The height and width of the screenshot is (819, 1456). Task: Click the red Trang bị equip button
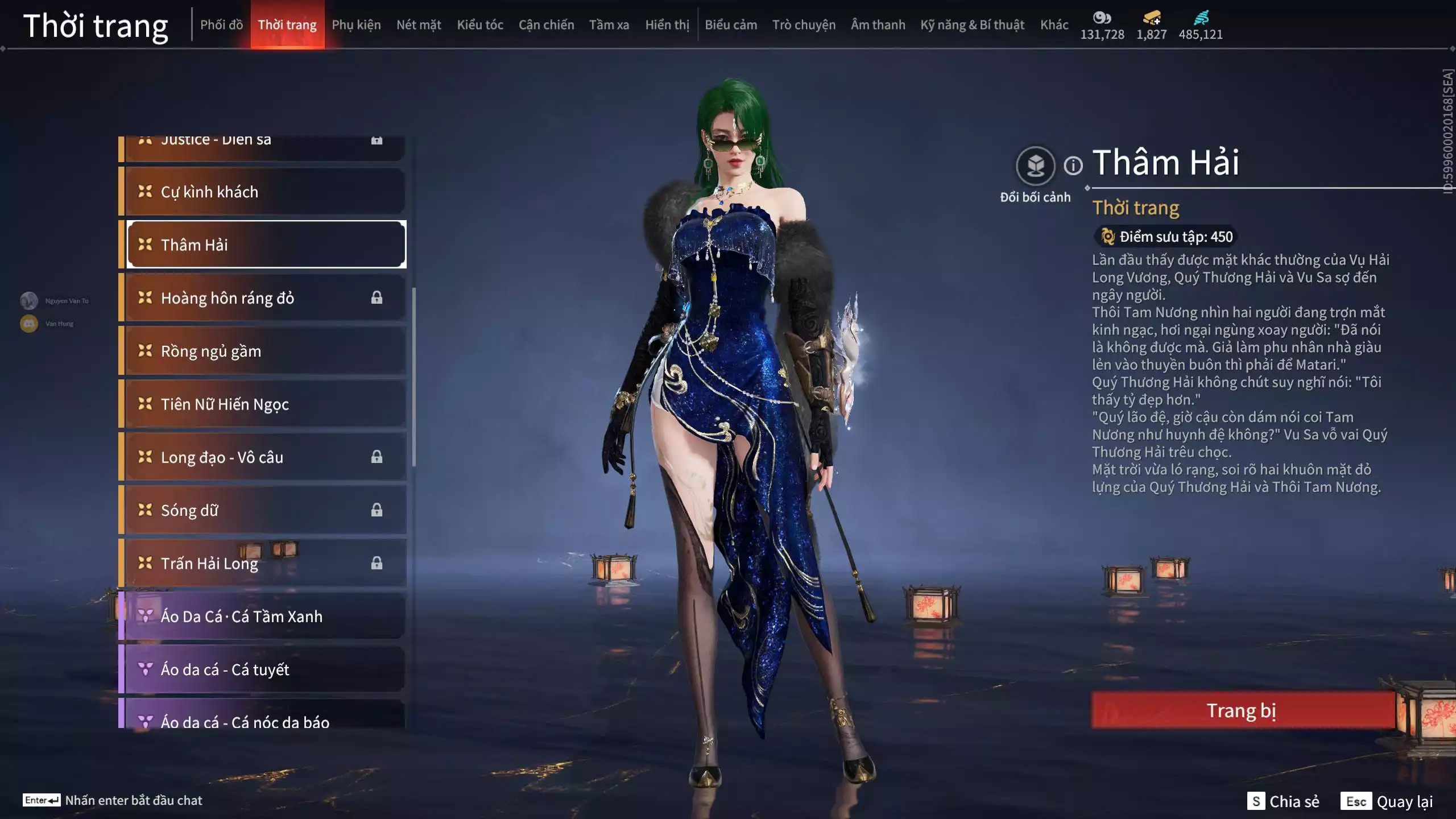point(1242,710)
